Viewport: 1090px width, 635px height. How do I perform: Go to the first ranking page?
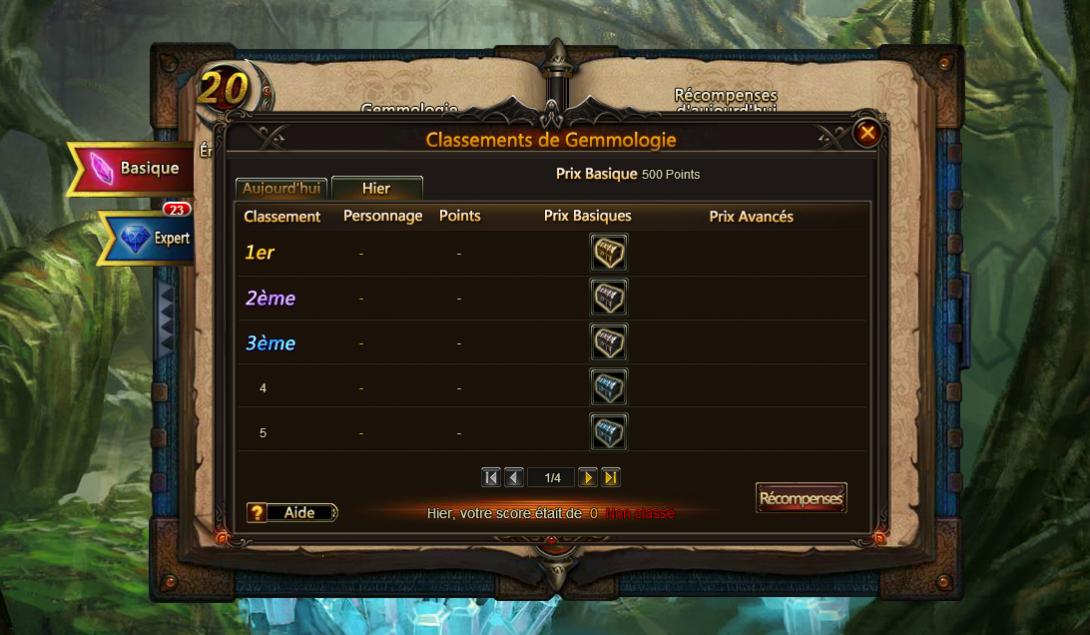click(x=491, y=478)
